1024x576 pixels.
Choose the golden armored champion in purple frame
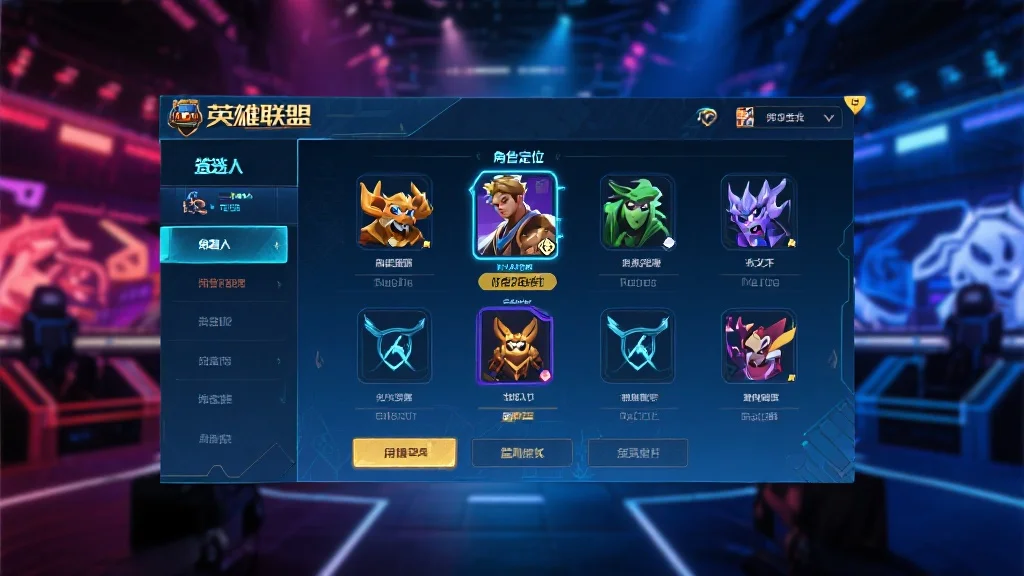pos(515,345)
